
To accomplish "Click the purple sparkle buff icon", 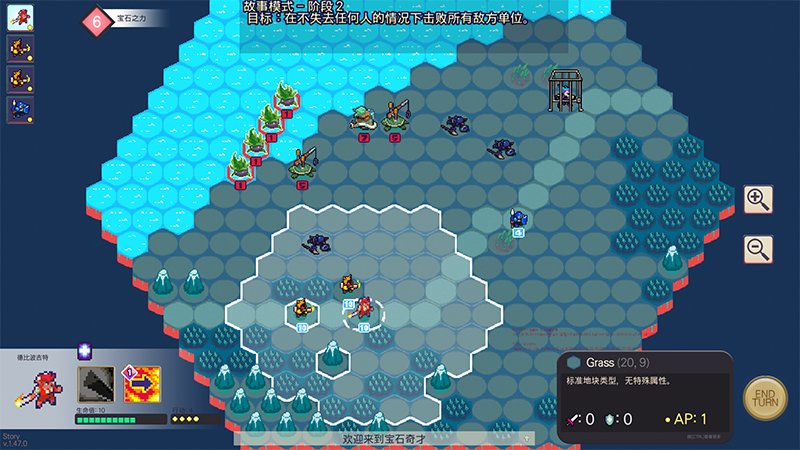I will [85, 350].
